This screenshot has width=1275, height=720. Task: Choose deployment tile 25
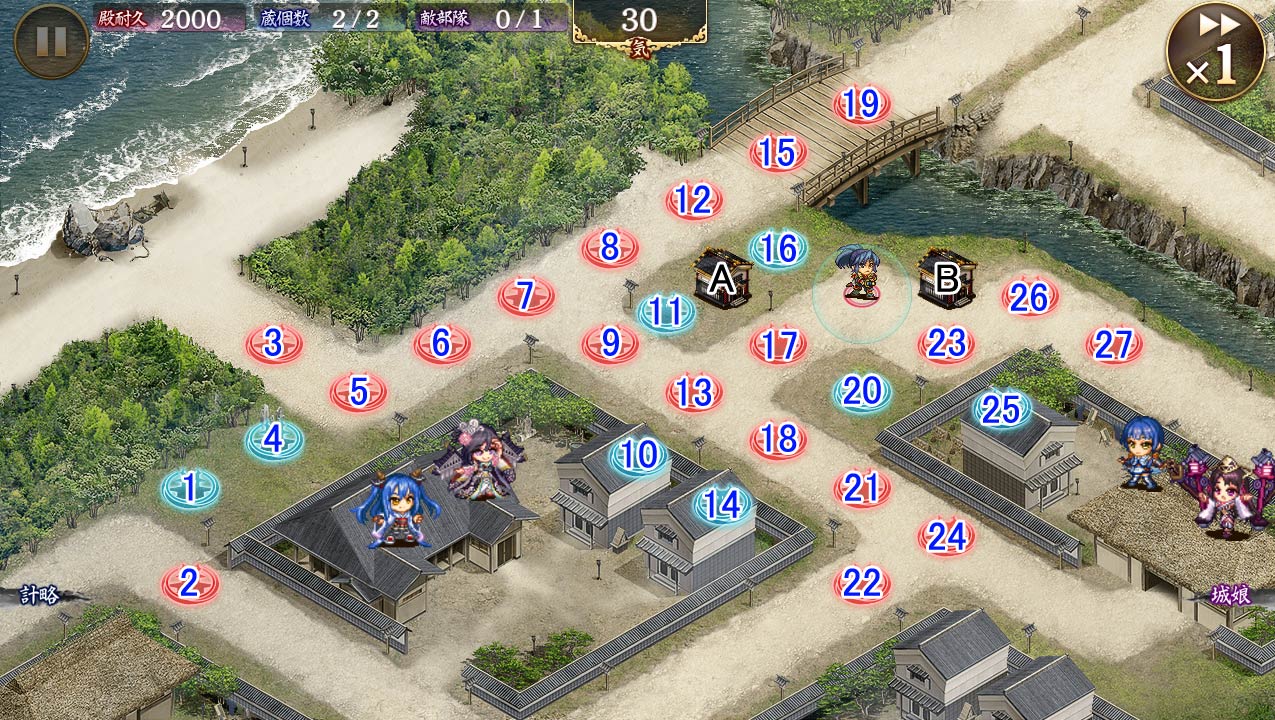click(1001, 408)
